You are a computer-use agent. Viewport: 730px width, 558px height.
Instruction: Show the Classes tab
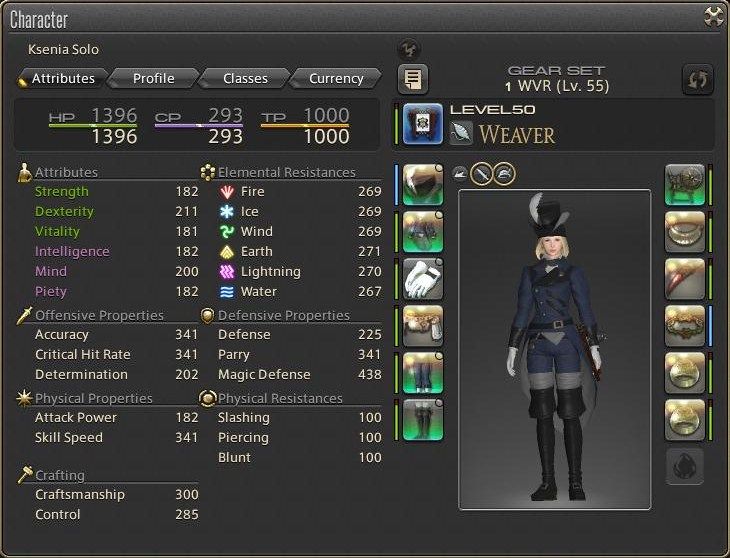[x=245, y=78]
